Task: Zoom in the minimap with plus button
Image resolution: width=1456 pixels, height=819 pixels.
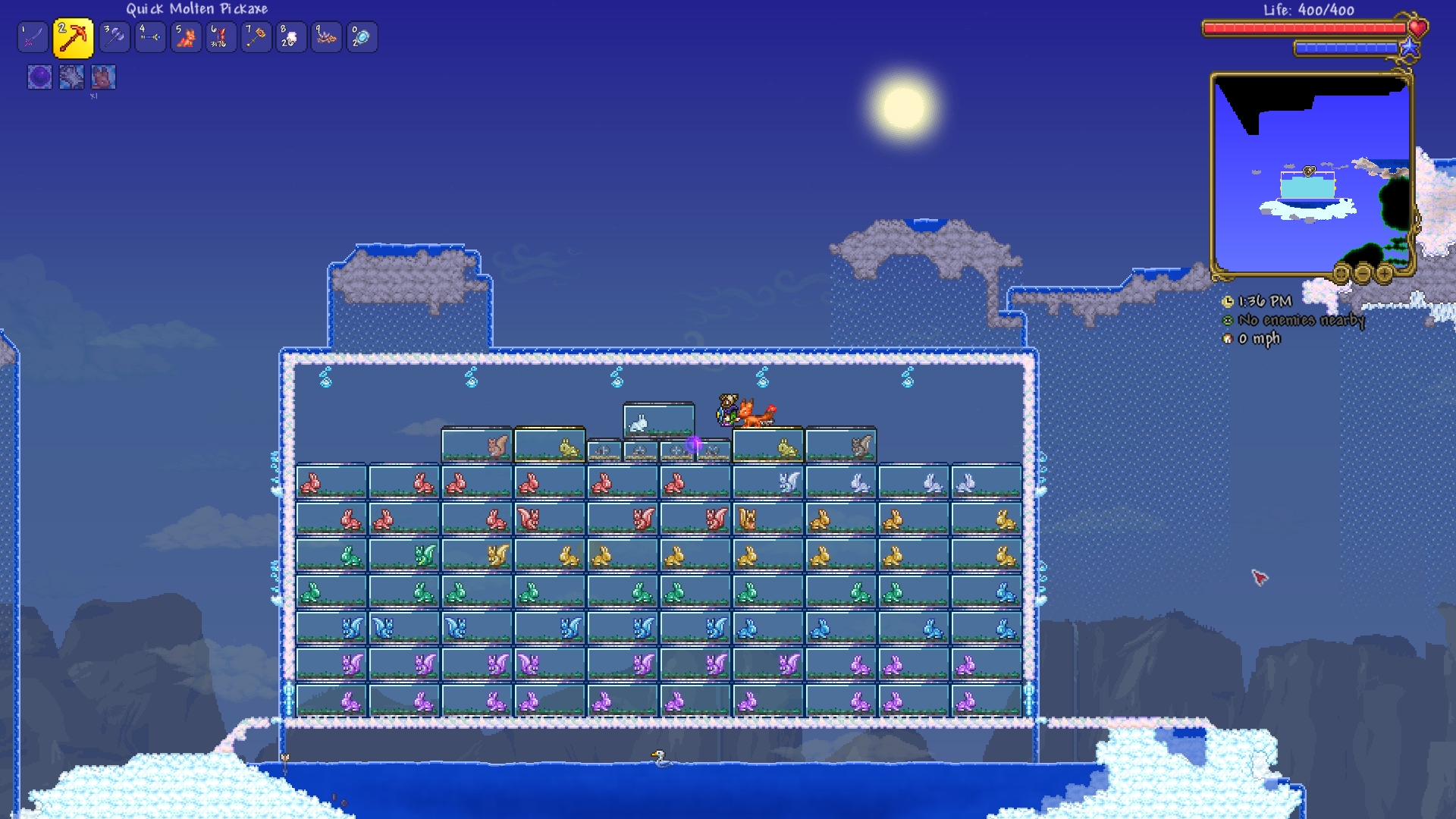Action: point(1384,273)
